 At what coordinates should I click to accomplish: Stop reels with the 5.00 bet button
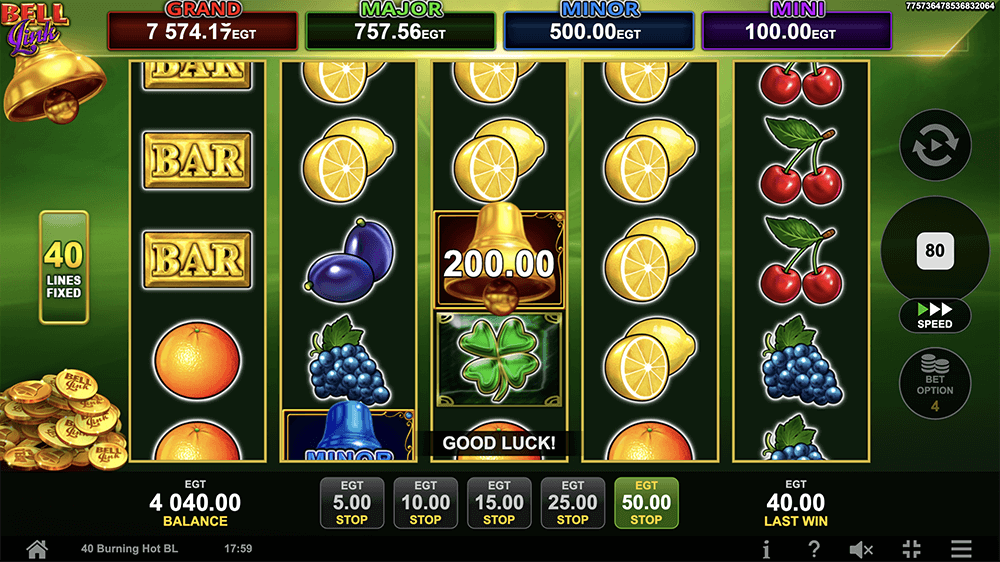352,502
